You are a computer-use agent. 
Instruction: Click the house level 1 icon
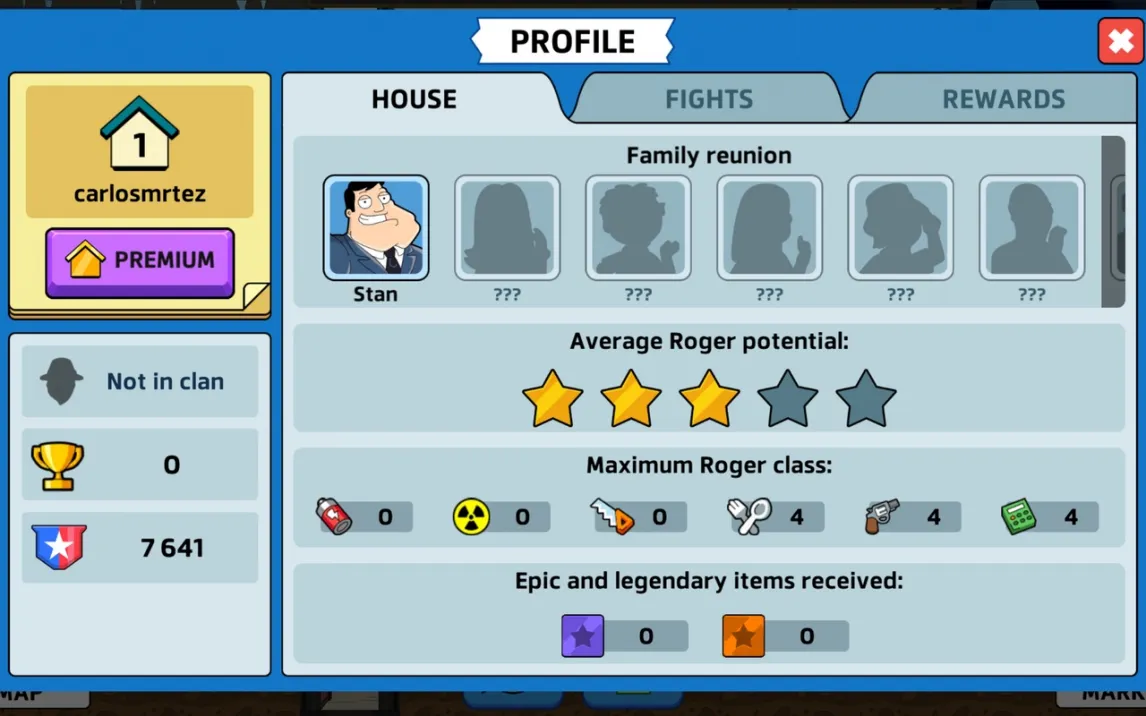tap(140, 135)
